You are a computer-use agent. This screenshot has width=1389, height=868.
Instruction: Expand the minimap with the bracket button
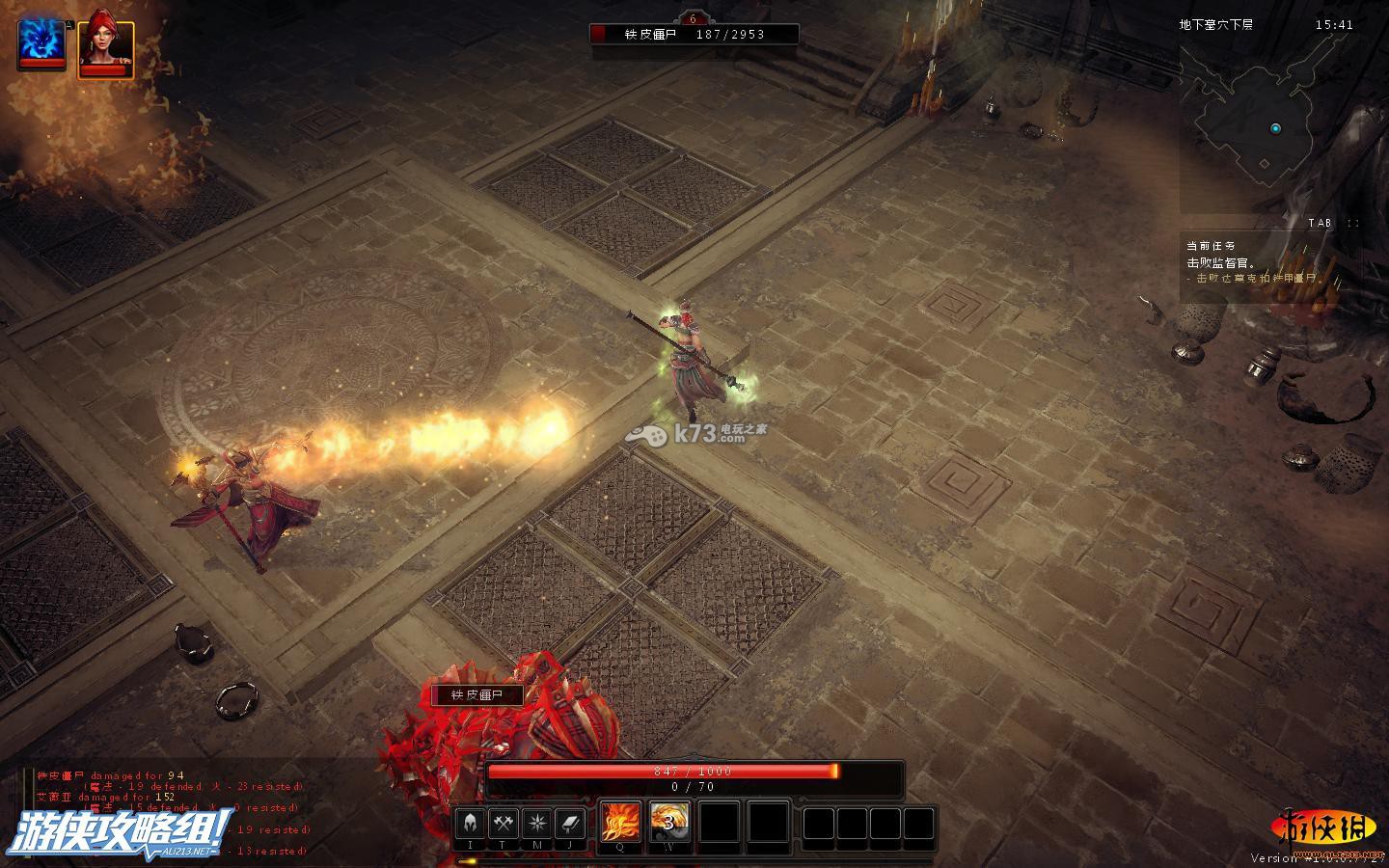(1353, 223)
